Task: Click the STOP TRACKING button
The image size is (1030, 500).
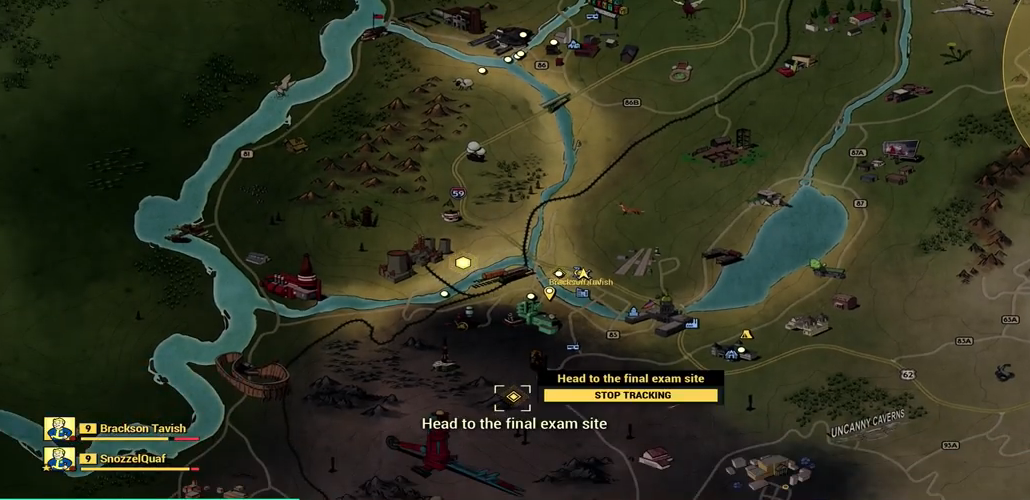Action: [x=631, y=395]
